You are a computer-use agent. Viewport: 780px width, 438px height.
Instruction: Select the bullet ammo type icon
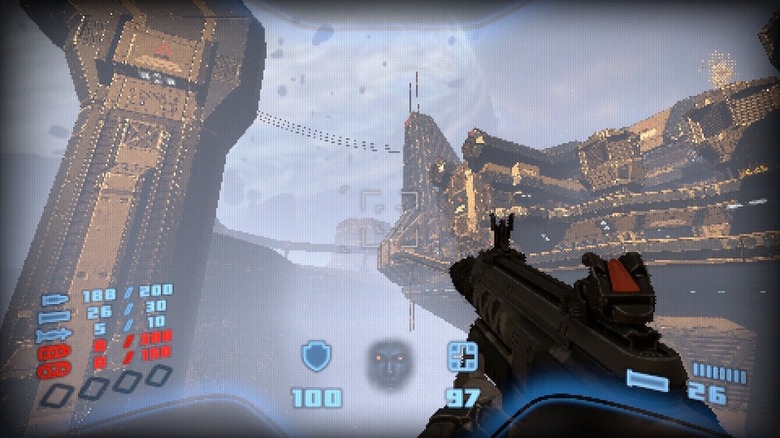[x=55, y=298]
